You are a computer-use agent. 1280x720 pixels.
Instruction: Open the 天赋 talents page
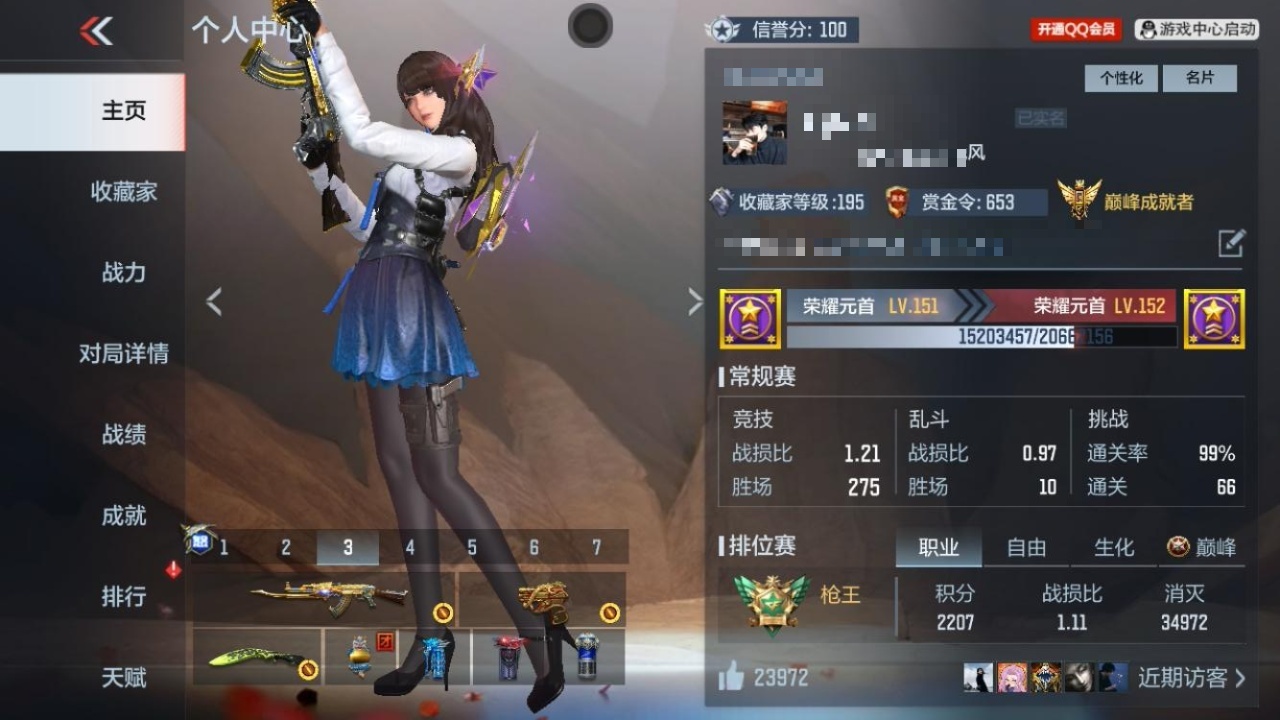pos(123,677)
